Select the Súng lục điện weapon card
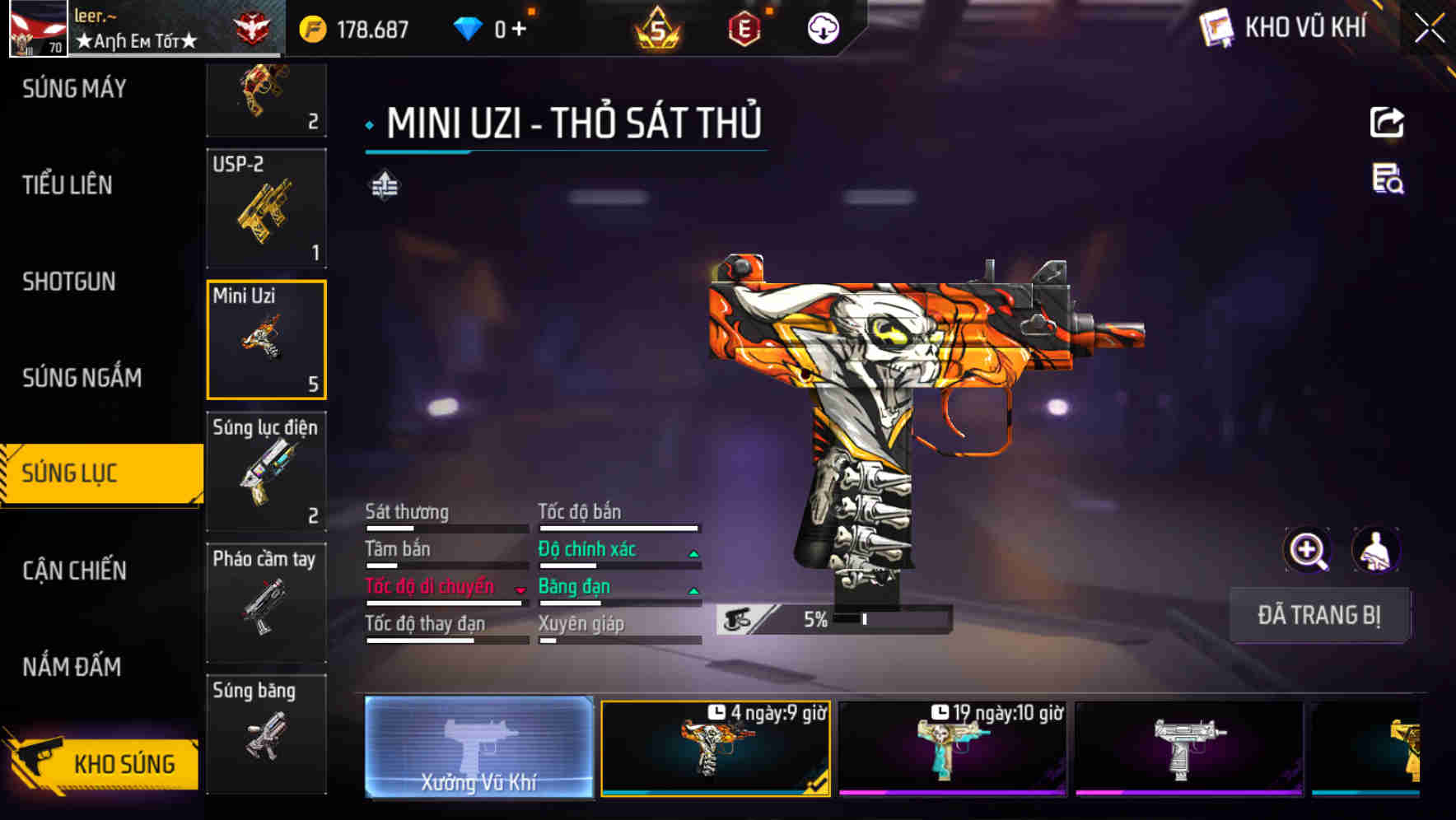1456x820 pixels. point(266,471)
